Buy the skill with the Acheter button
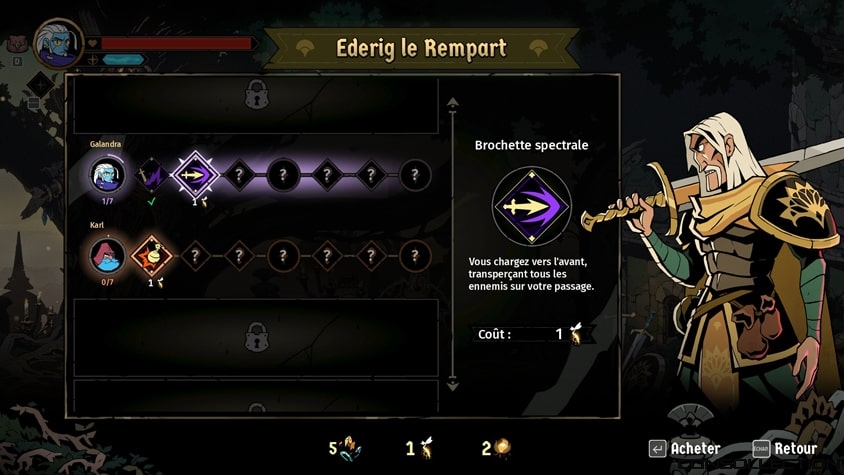Image resolution: width=844 pixels, height=475 pixels. (685, 448)
